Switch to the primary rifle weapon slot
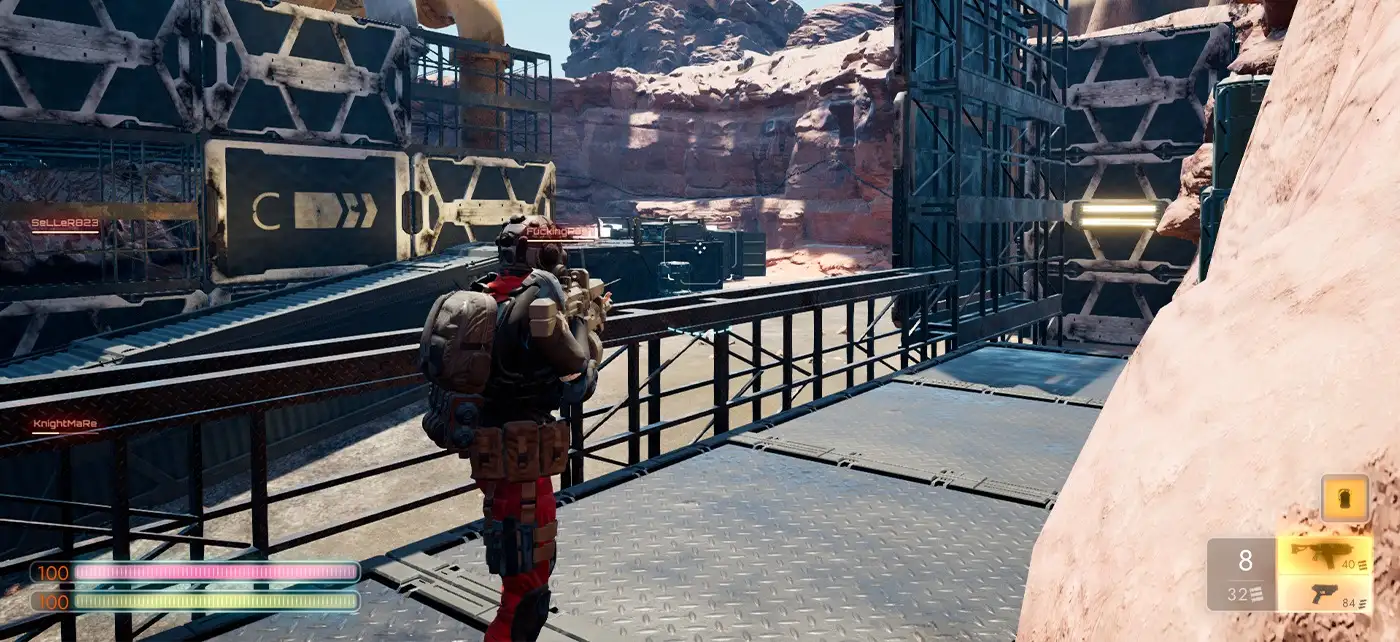The height and width of the screenshot is (642, 1400). (x=1324, y=555)
